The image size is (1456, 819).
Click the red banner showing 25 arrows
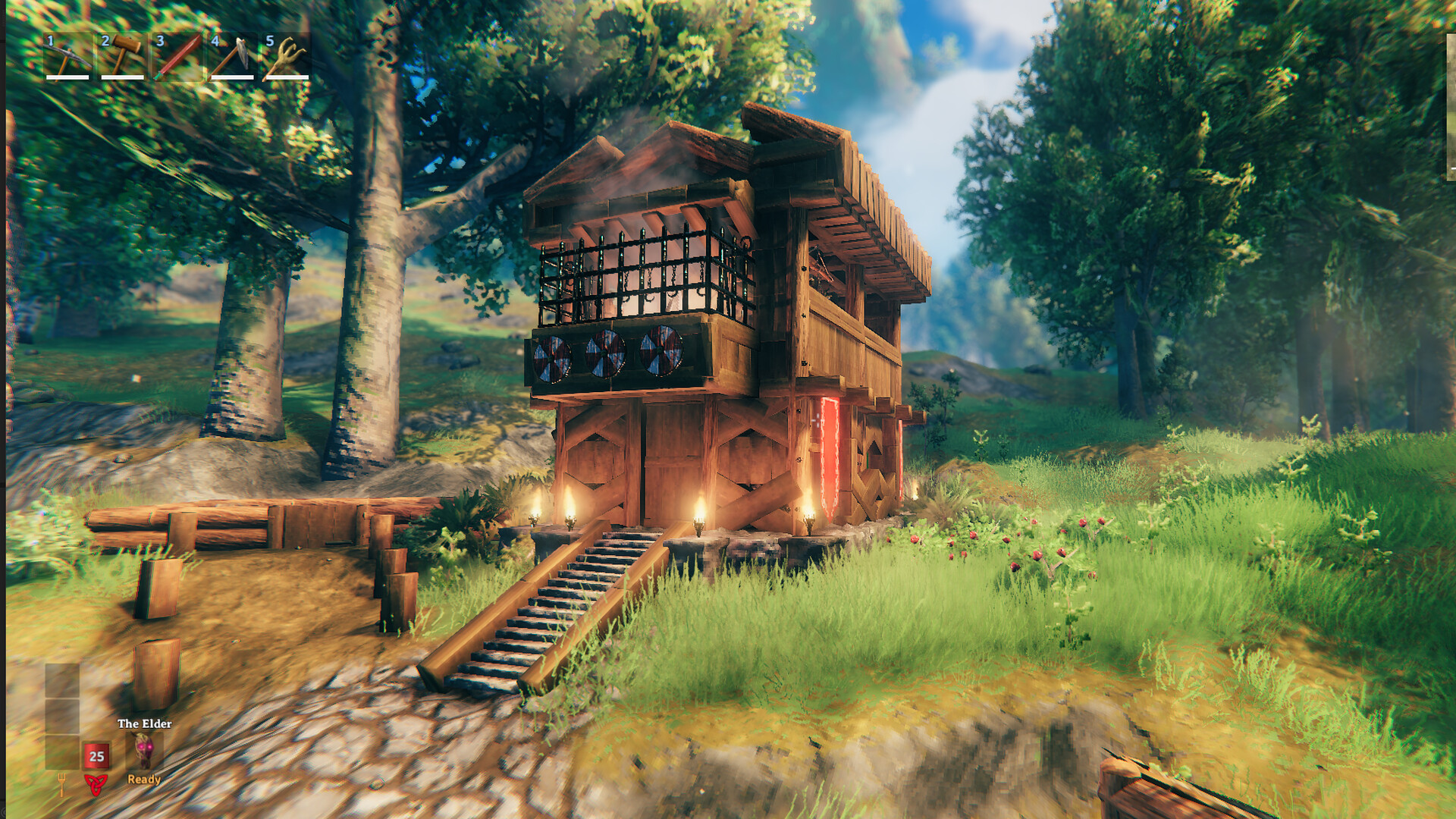pos(96,756)
